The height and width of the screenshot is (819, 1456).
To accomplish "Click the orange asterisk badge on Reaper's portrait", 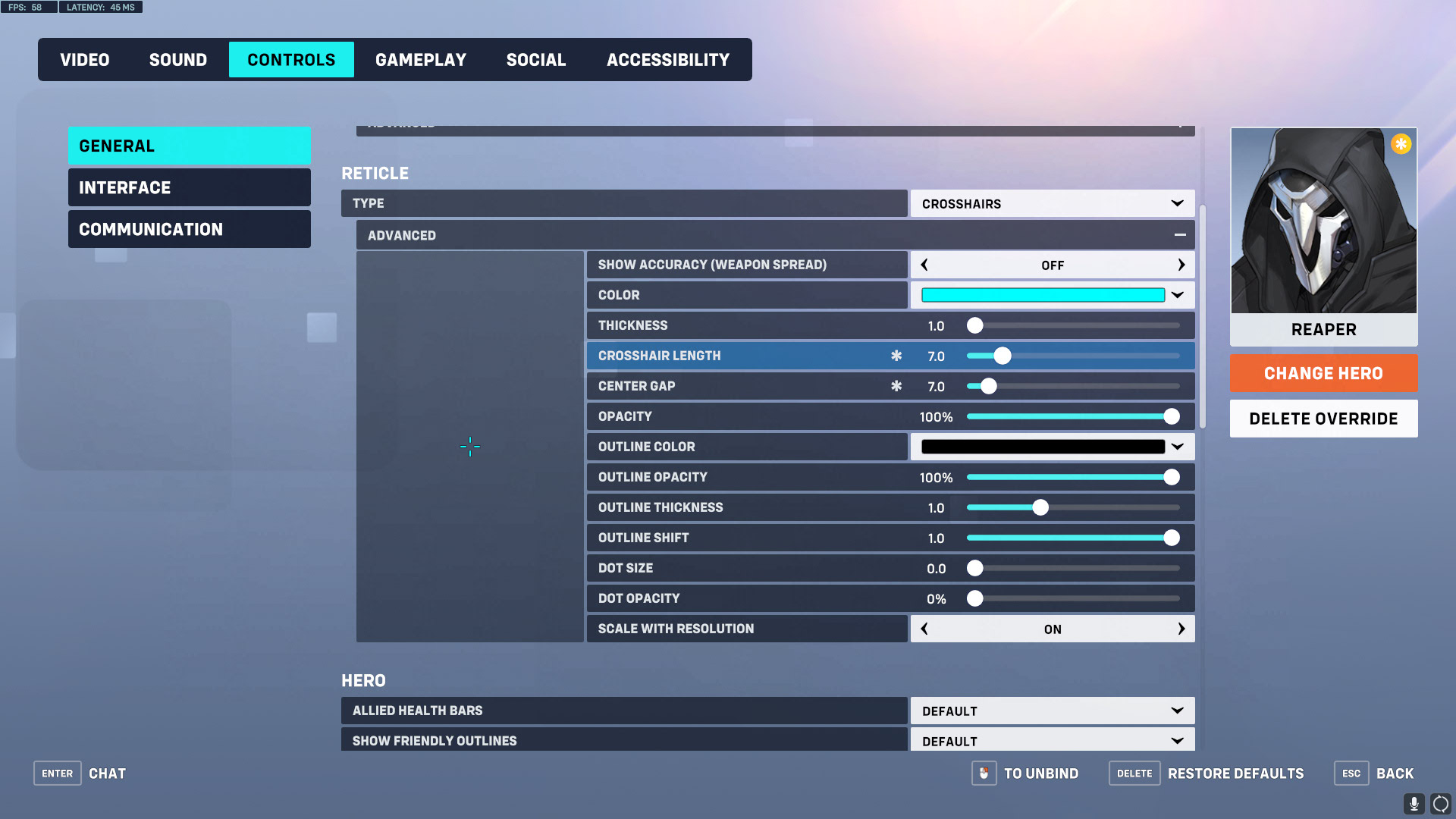I will pyautogui.click(x=1401, y=143).
